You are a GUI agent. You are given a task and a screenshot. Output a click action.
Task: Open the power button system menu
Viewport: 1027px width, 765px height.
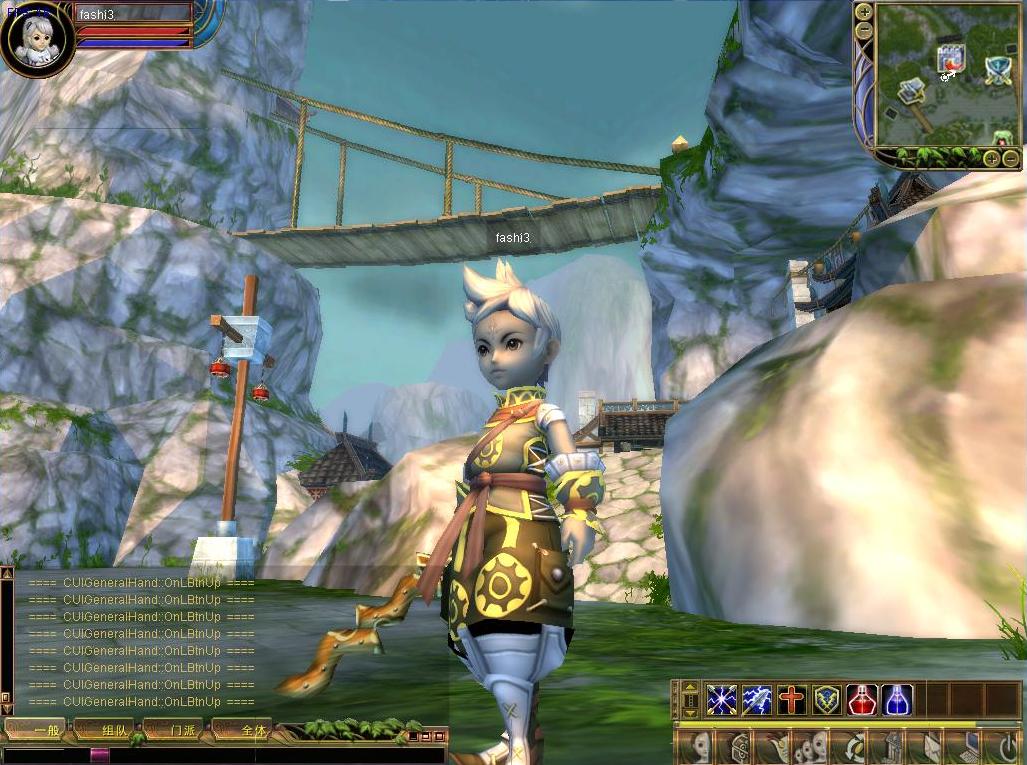tap(1004, 746)
